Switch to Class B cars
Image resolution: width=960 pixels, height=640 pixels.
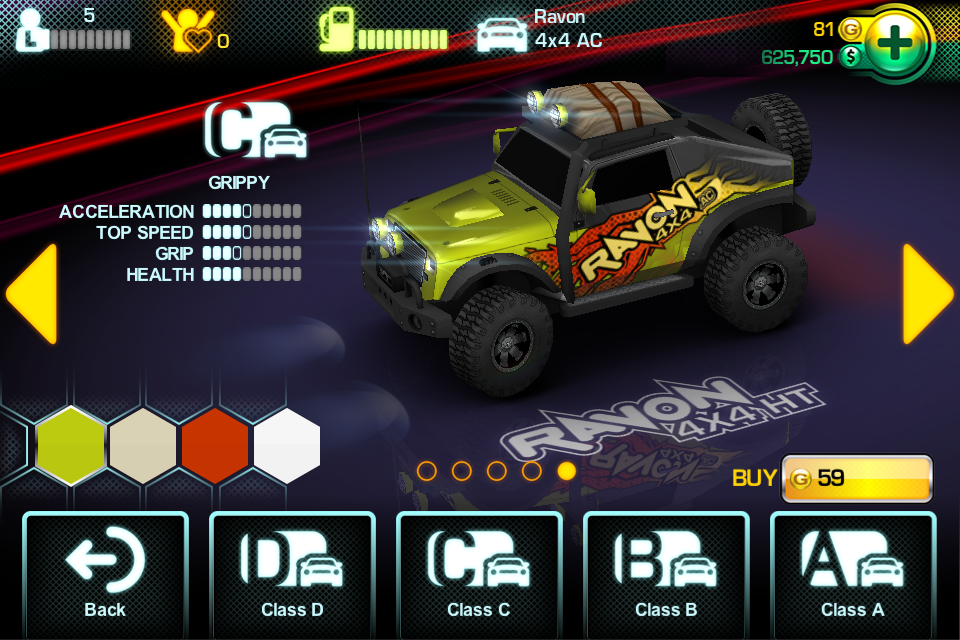[666, 574]
